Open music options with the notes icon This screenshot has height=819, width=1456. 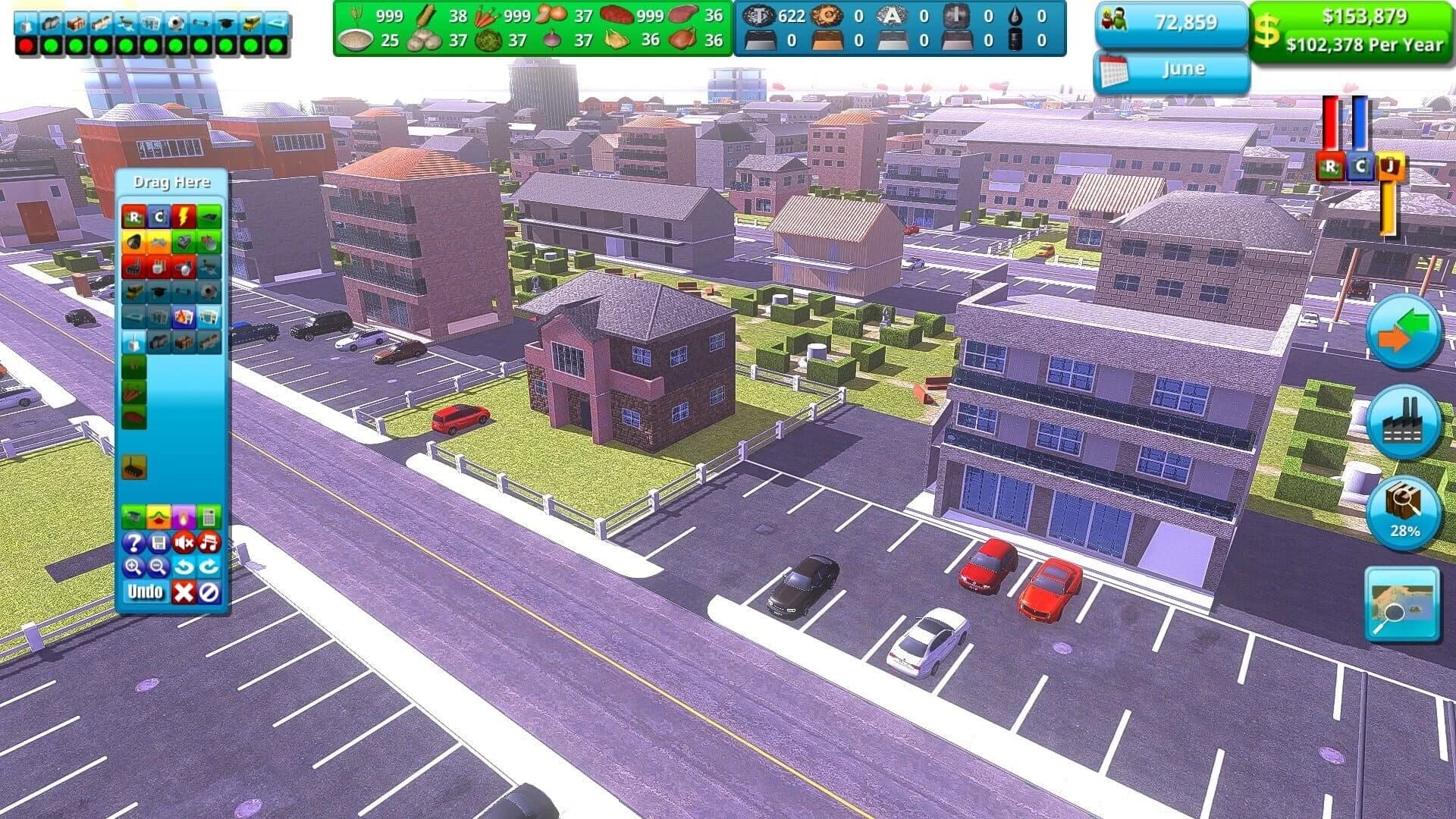[208, 543]
